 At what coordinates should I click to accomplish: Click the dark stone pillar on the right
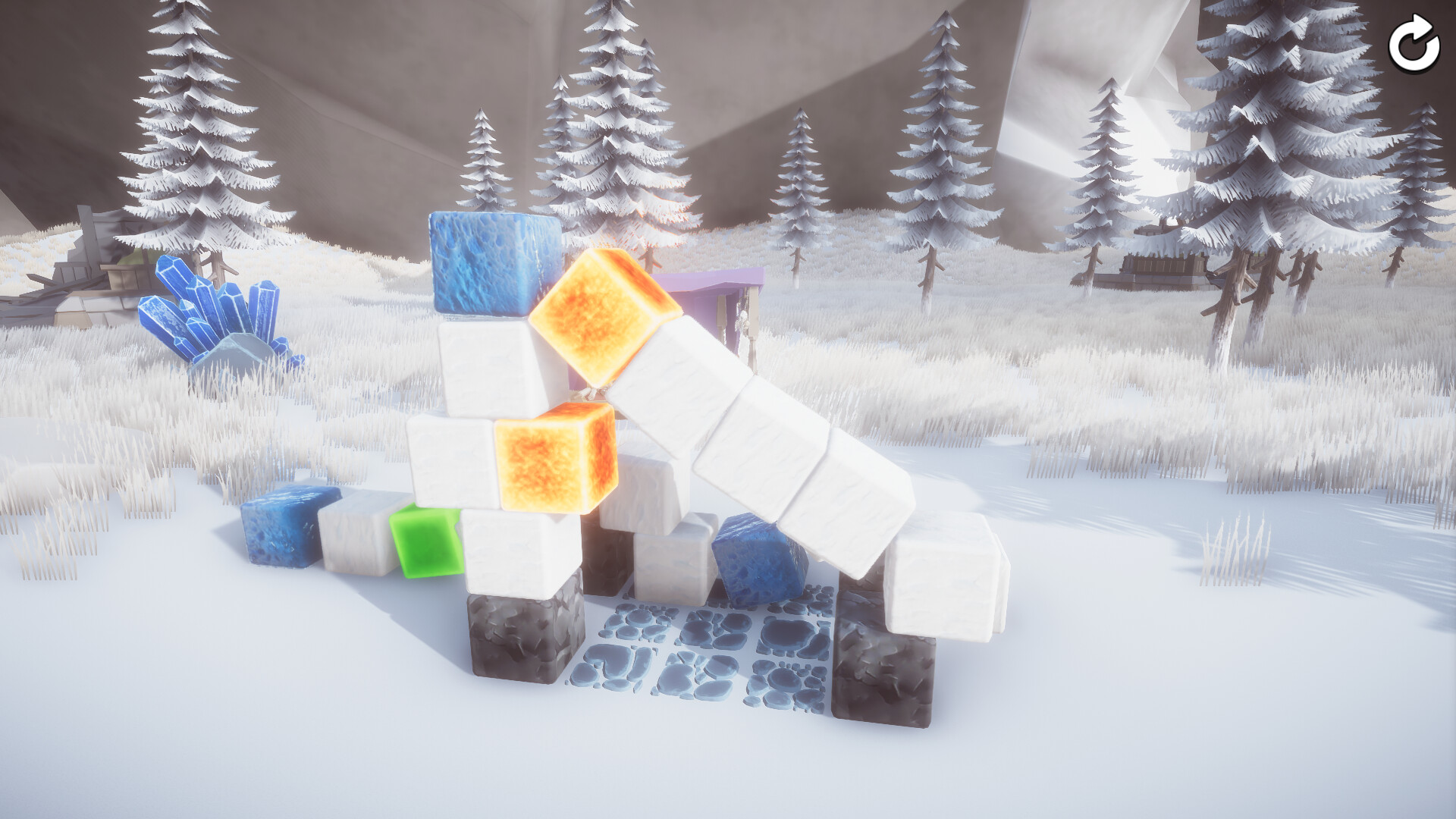(883, 667)
